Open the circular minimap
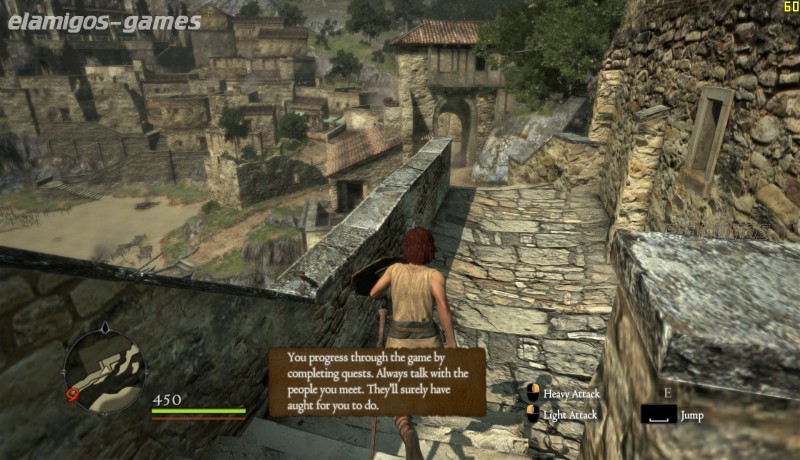This screenshot has width=800, height=460. coord(104,371)
